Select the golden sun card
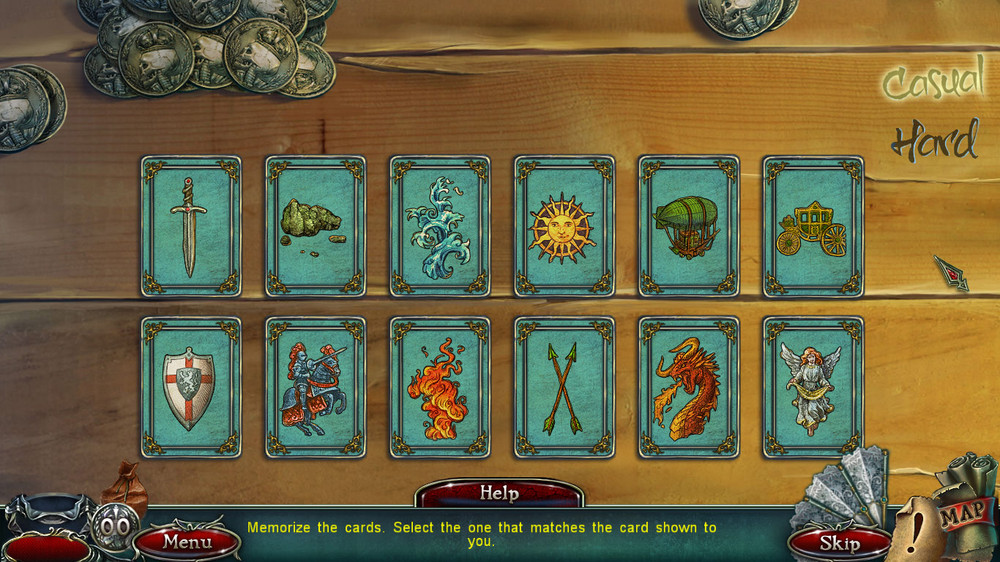Viewport: 1000px width, 562px height. tap(564, 226)
